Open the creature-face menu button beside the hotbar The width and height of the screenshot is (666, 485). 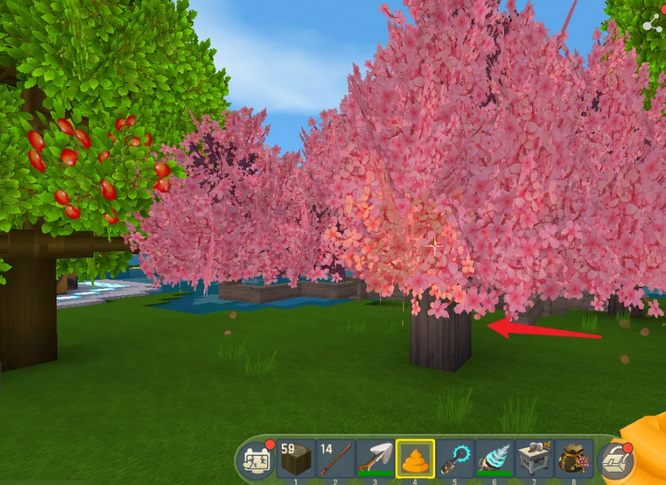coord(257,460)
